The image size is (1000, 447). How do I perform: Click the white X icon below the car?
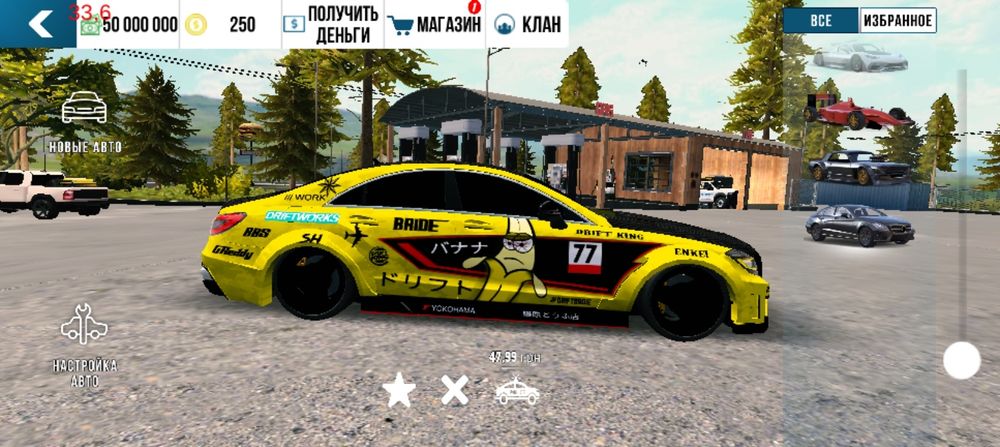pos(455,390)
